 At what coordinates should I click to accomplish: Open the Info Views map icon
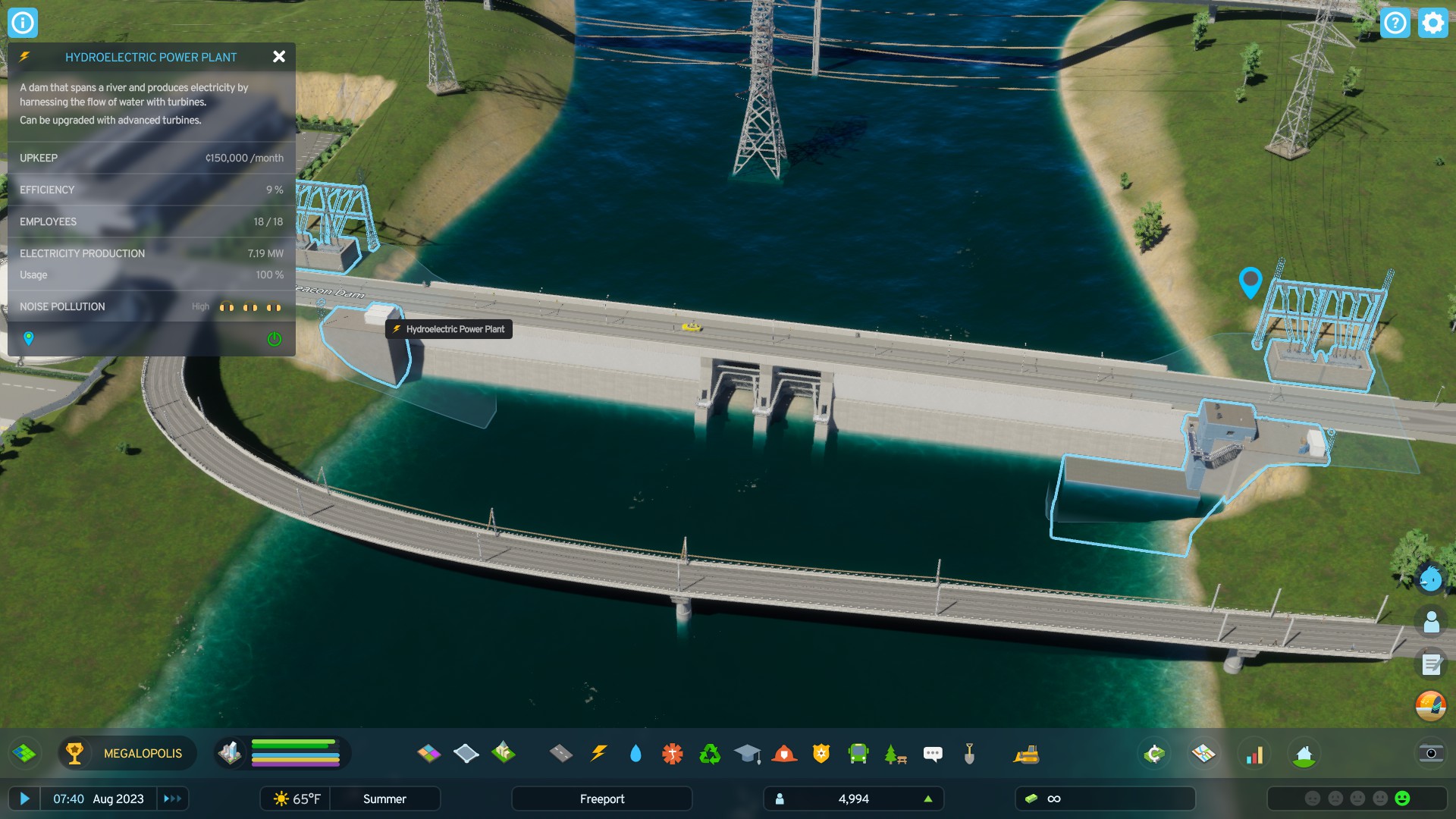(1205, 754)
